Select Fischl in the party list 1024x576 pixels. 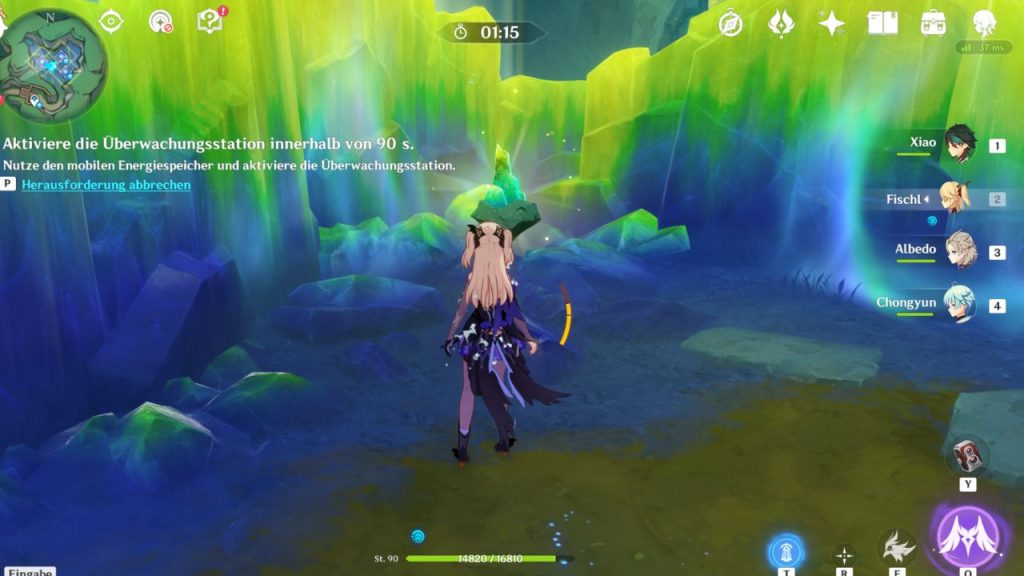click(957, 198)
